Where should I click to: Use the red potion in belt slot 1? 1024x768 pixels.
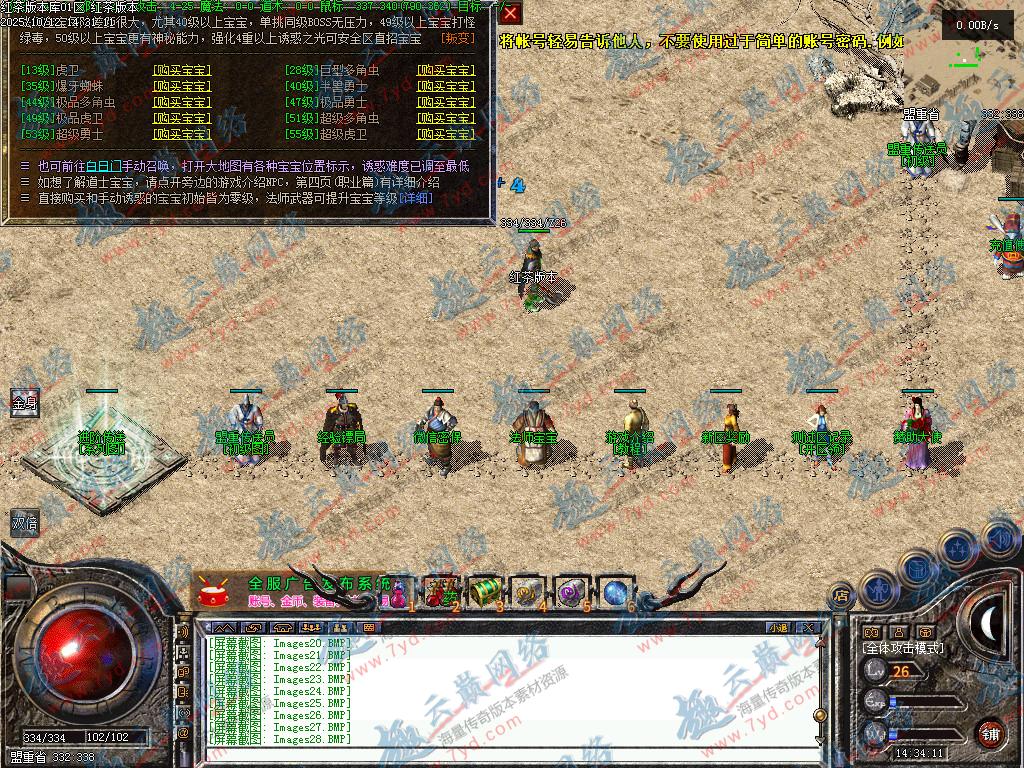[x=399, y=592]
